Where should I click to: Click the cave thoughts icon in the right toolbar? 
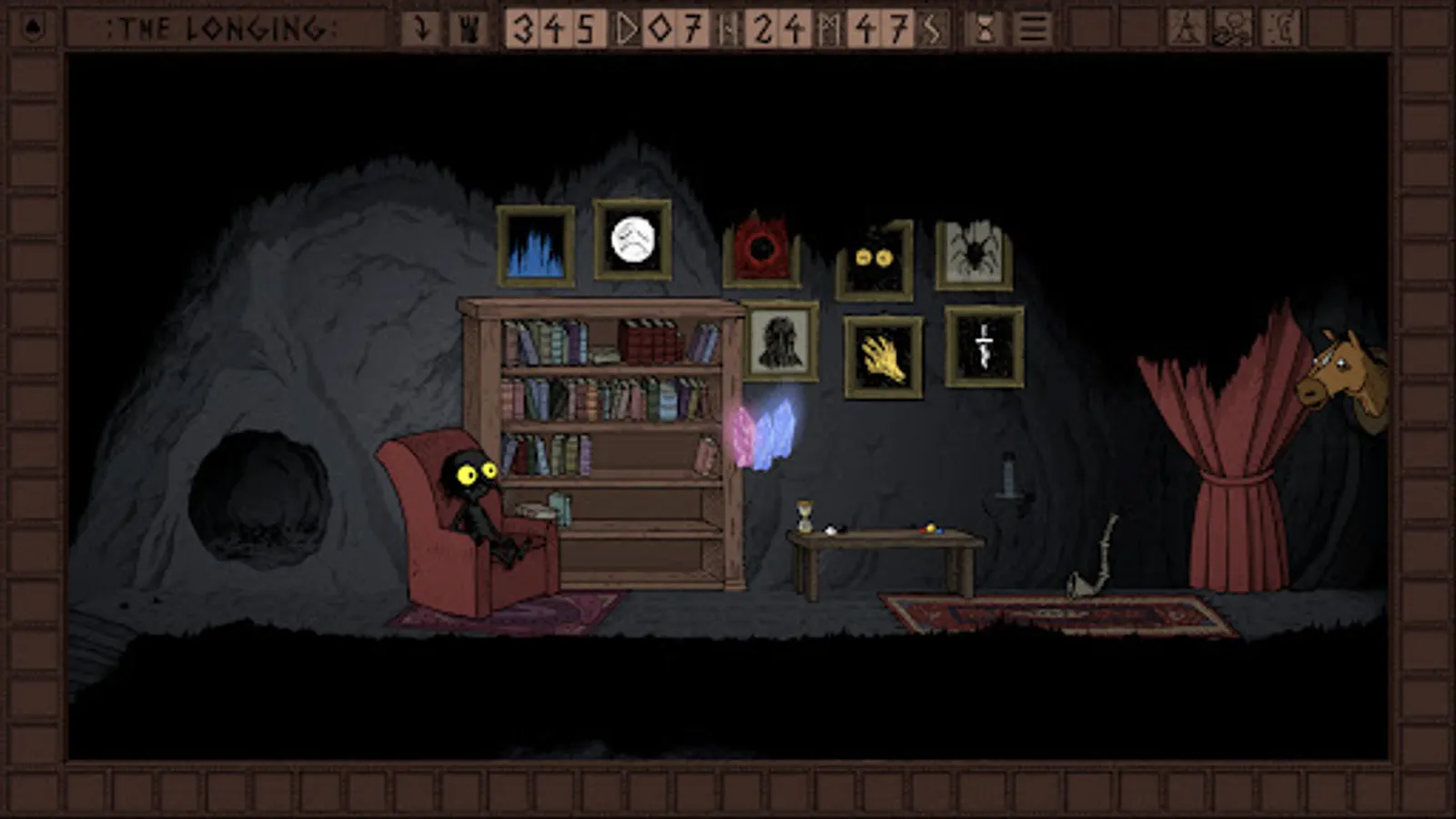[1279, 25]
